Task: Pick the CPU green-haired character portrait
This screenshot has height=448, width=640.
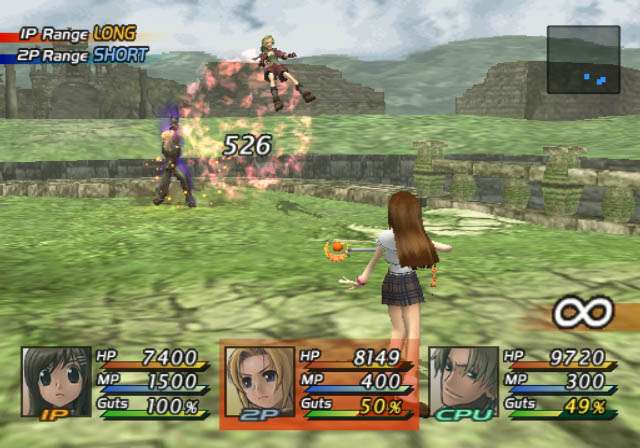Action: [463, 380]
